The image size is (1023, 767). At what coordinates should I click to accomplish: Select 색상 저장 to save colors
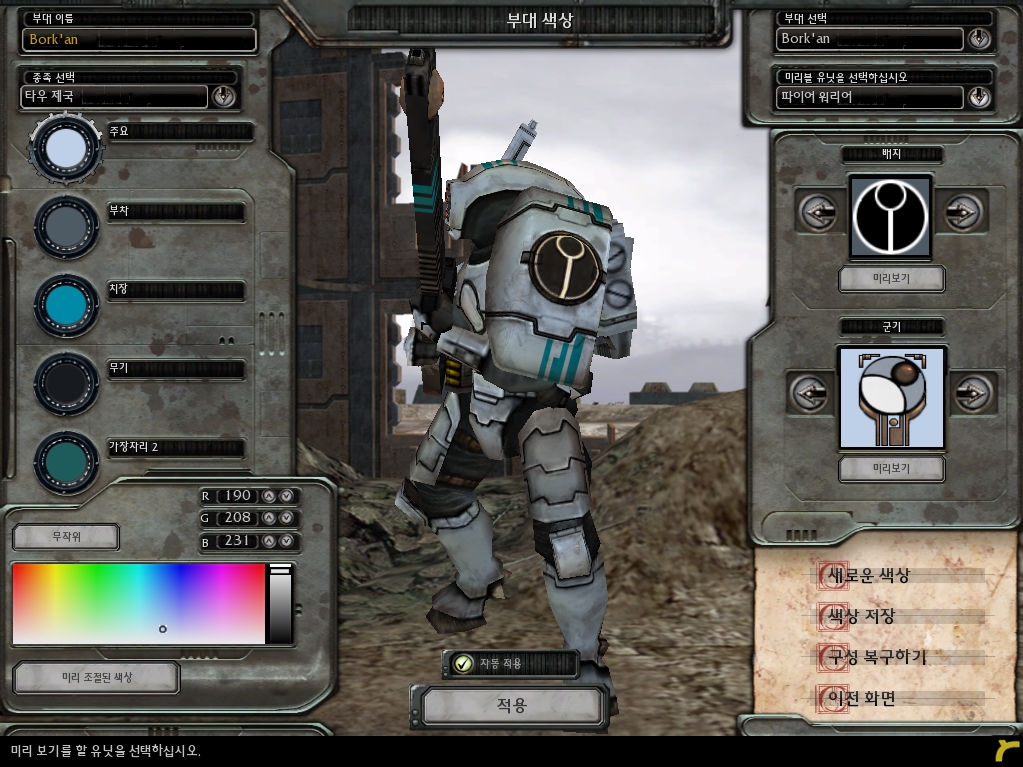tap(856, 616)
